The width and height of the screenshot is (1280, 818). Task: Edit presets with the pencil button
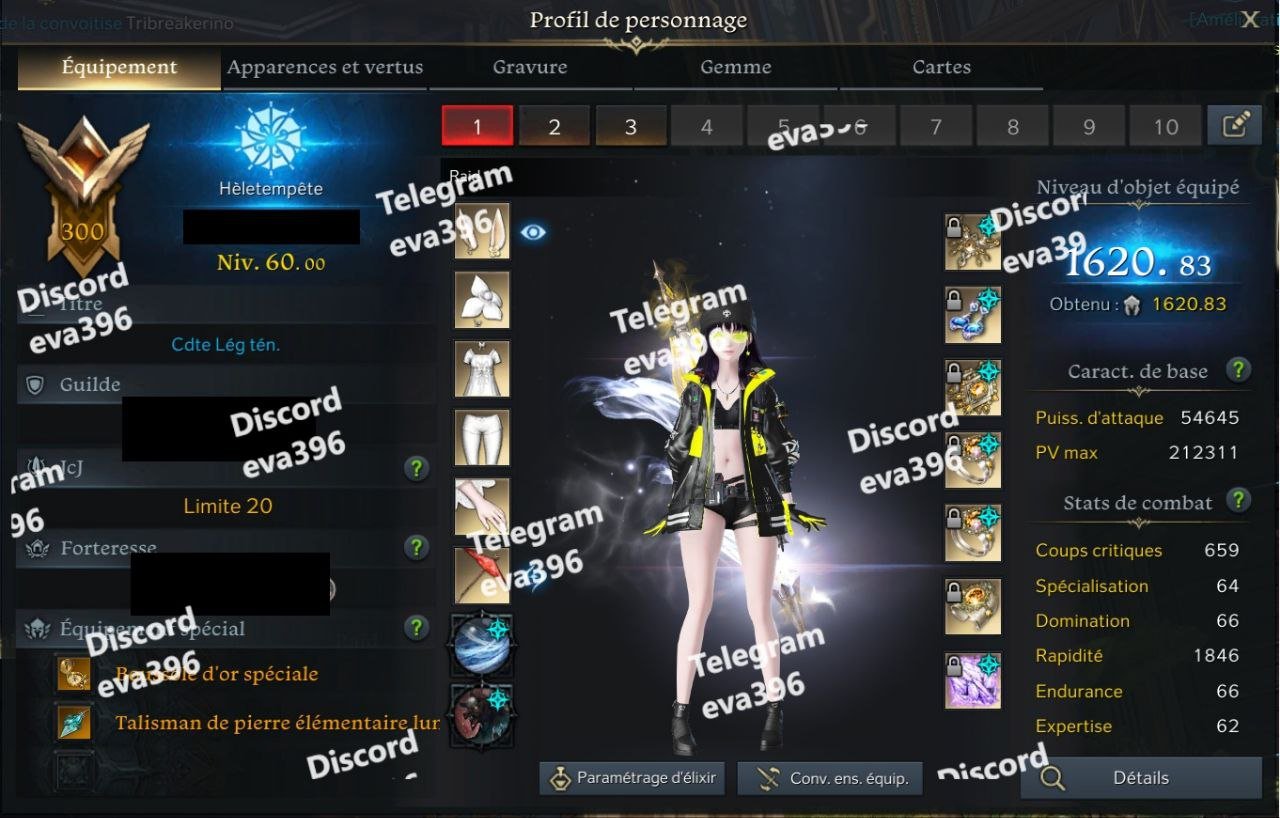(1235, 125)
